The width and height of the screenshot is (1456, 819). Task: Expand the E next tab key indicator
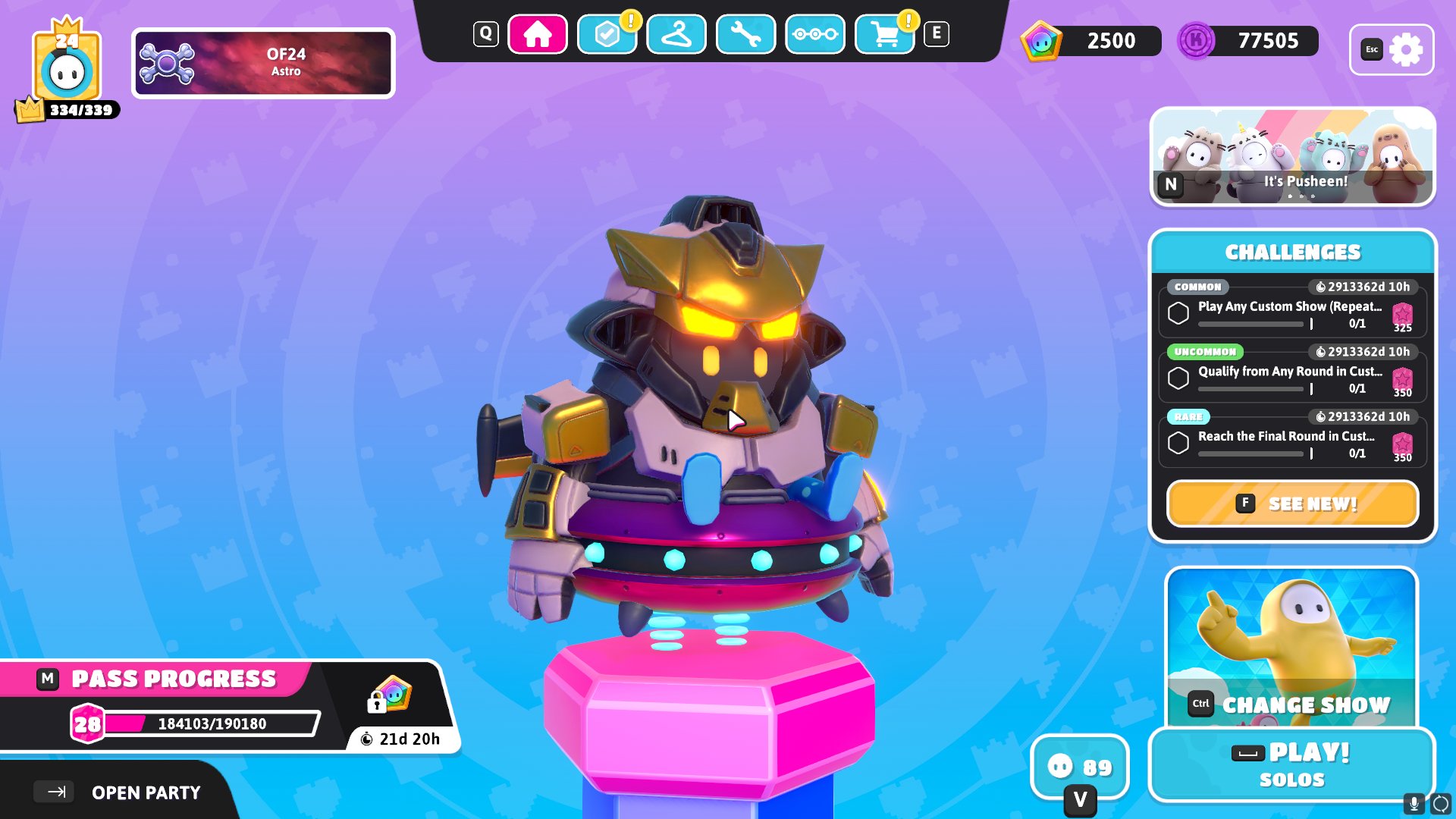[x=938, y=32]
